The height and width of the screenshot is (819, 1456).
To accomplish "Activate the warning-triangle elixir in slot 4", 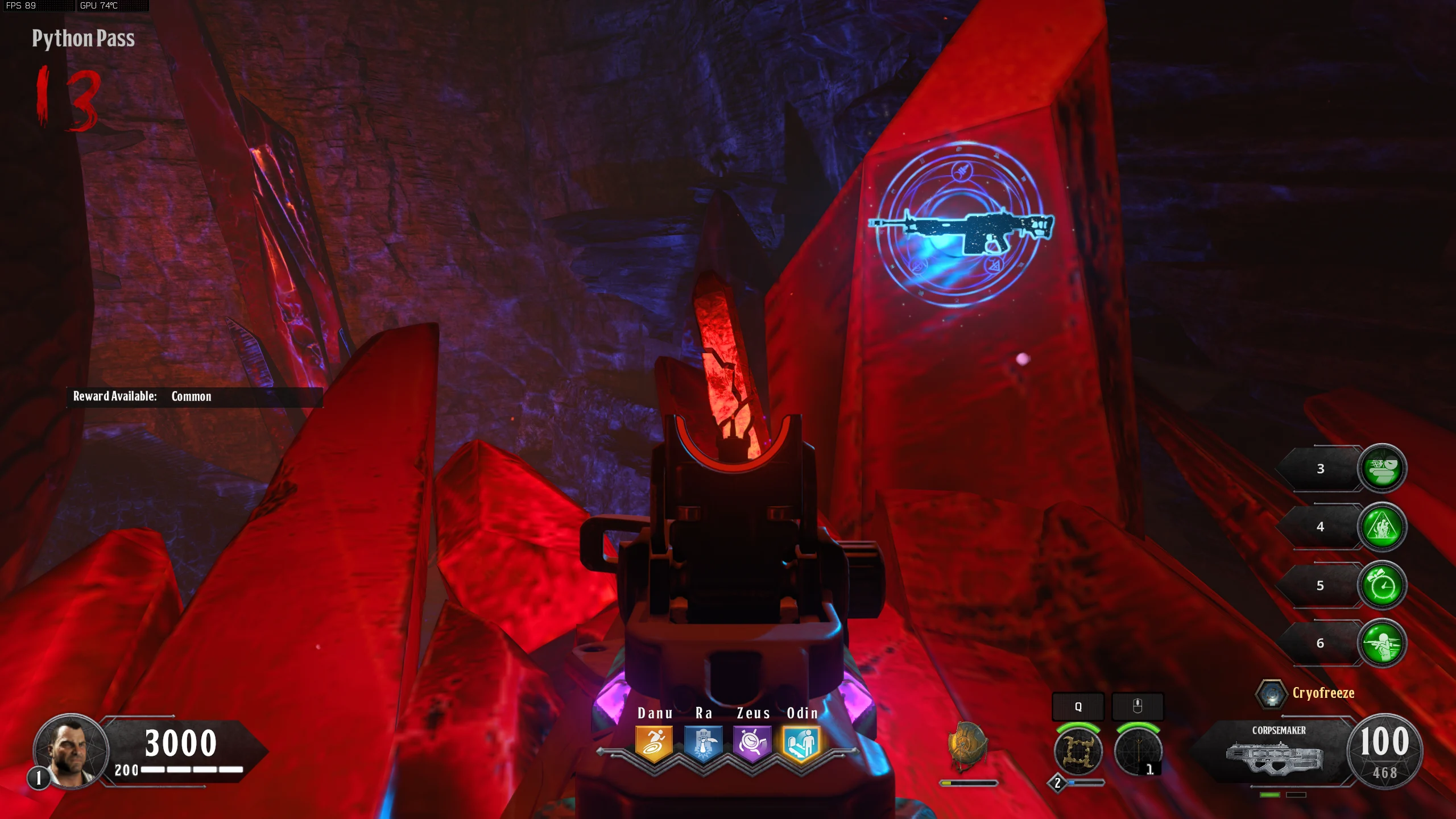I will tap(1382, 527).
